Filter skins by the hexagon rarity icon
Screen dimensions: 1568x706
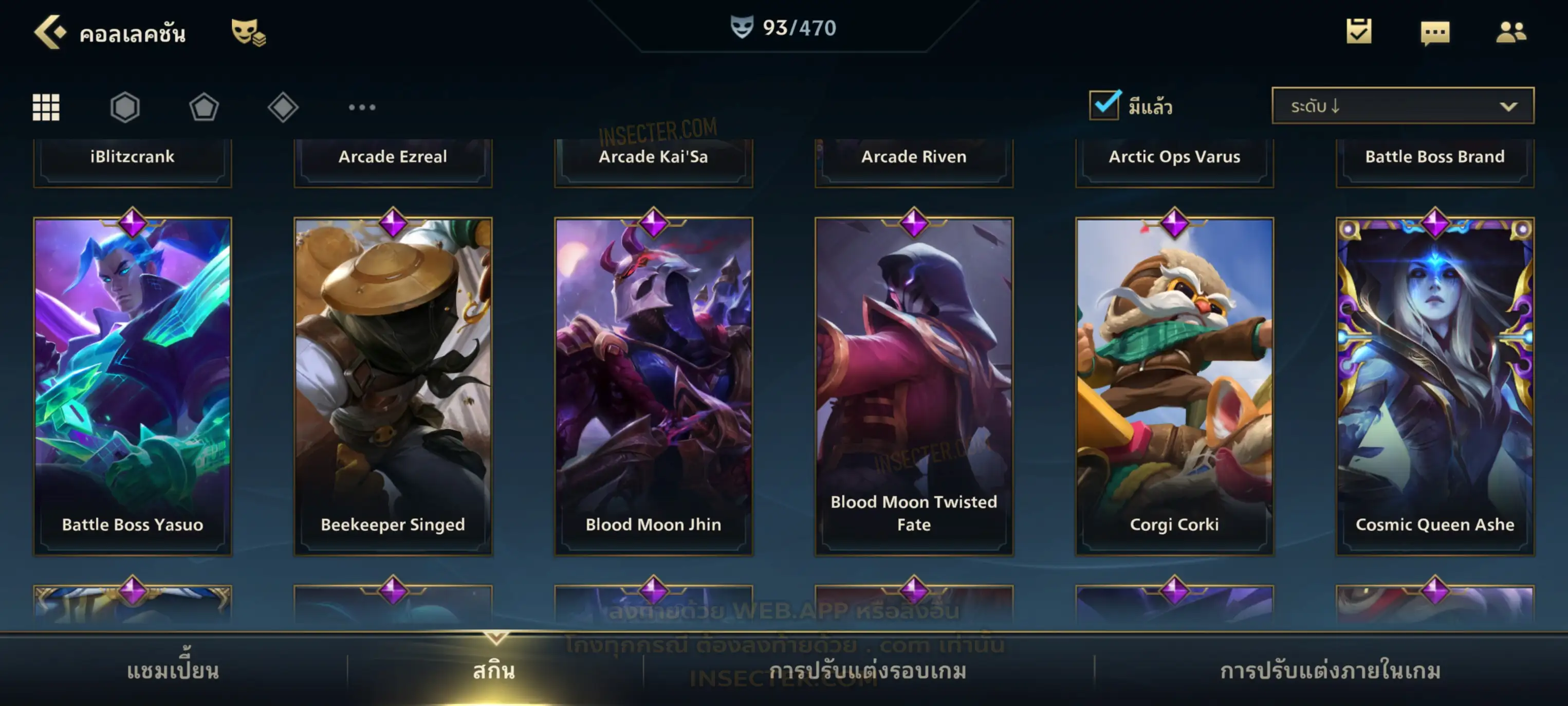(x=125, y=107)
